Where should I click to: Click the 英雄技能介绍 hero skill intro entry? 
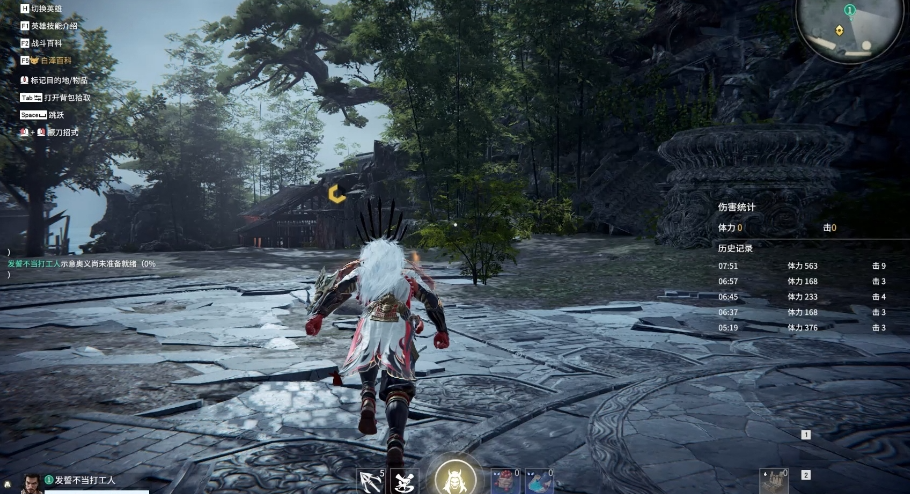pos(54,26)
